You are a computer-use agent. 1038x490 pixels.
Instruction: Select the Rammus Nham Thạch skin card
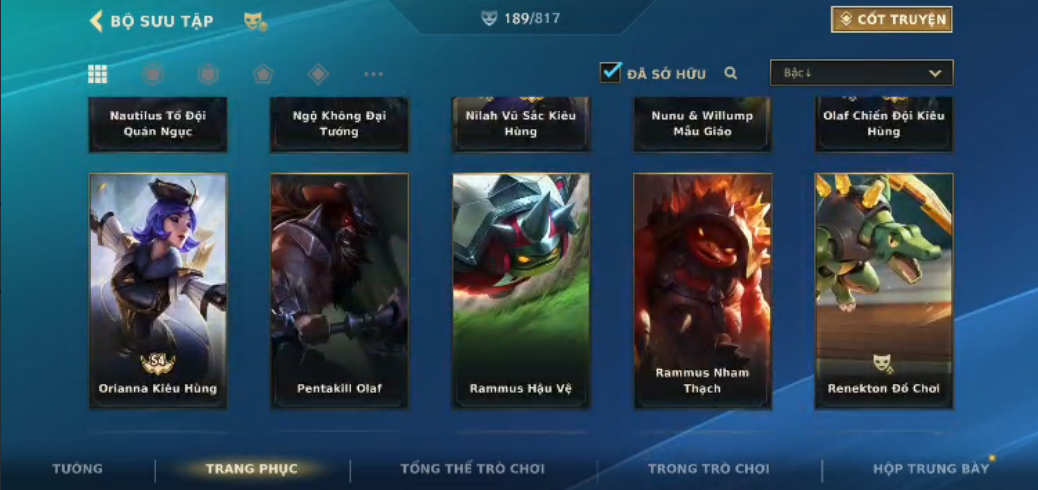click(x=702, y=291)
